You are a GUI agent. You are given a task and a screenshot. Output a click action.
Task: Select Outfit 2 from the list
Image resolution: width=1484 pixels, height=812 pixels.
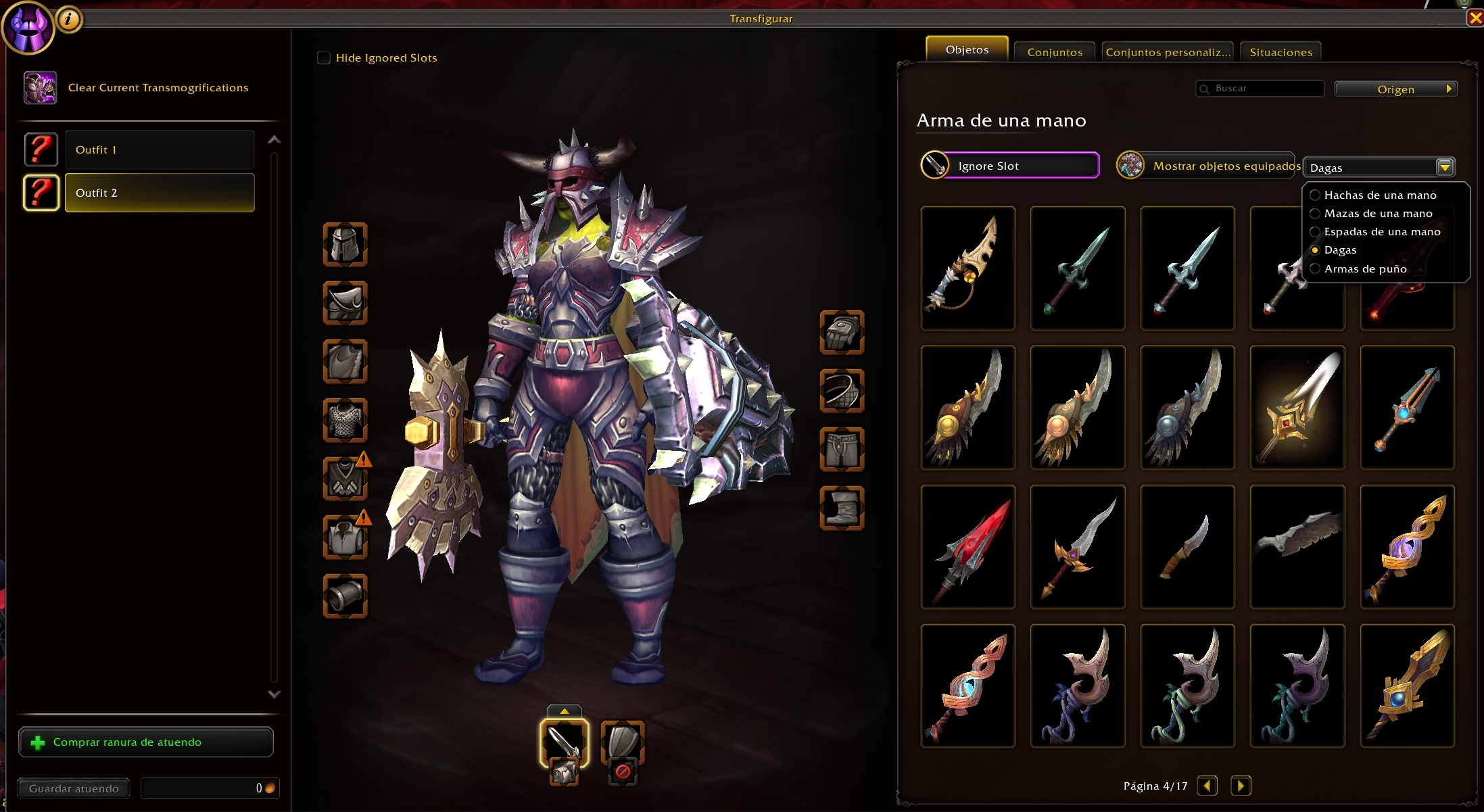[160, 193]
